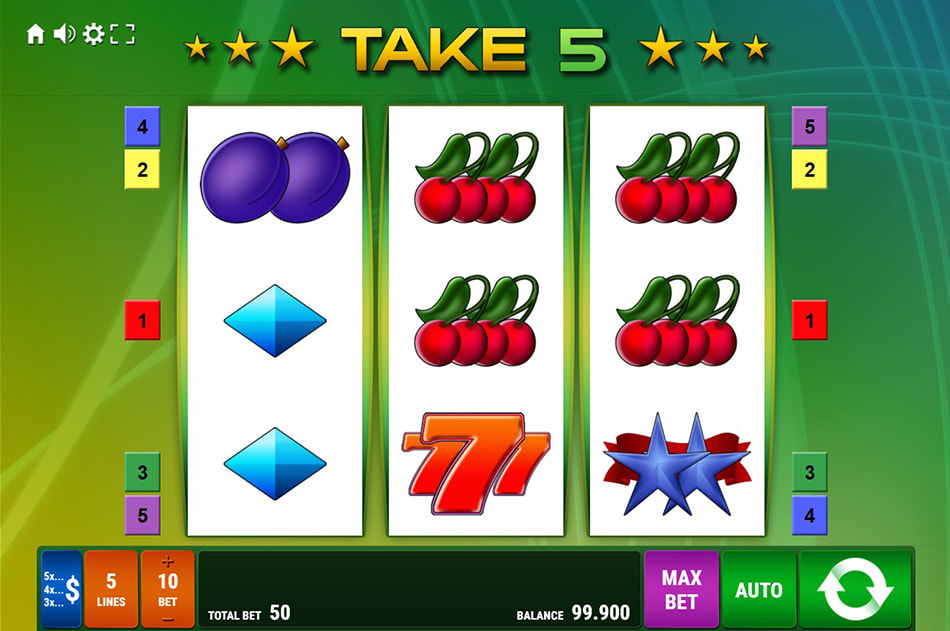
Task: Open the blue paytable button
Action: point(62,589)
